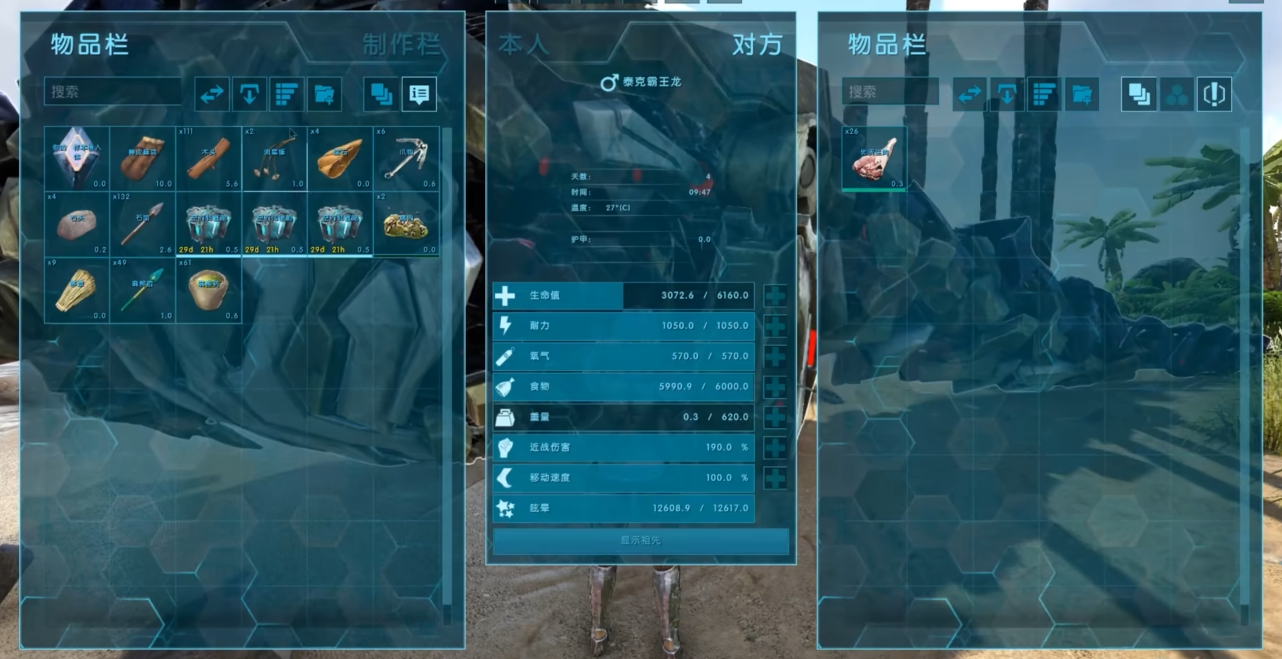Open the left panel new folder button
1282x659 pixels.
point(325,94)
